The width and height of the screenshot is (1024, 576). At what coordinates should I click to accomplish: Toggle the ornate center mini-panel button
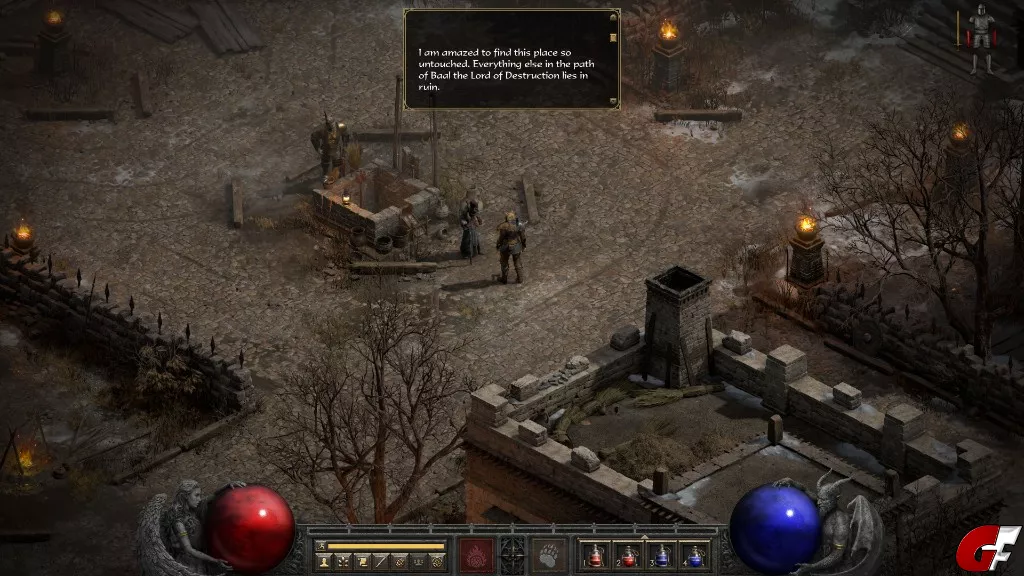point(512,554)
